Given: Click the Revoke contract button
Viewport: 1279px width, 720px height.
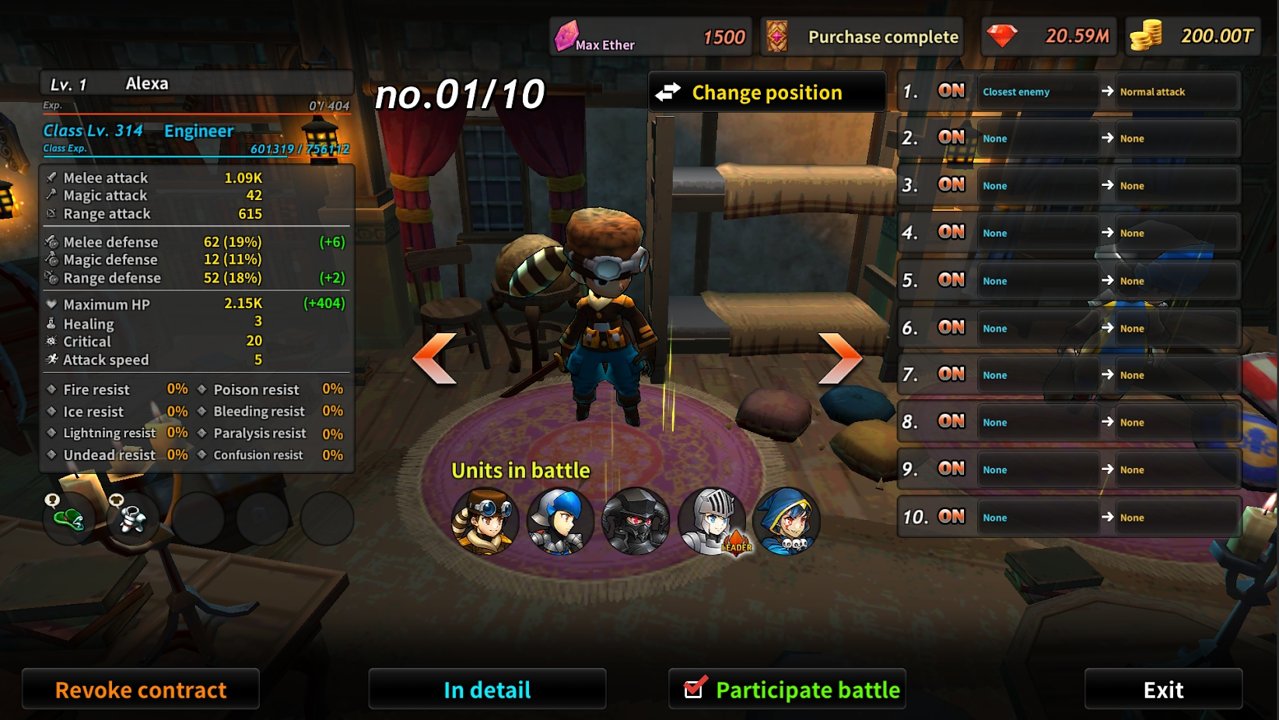Looking at the screenshot, I should click(x=140, y=689).
